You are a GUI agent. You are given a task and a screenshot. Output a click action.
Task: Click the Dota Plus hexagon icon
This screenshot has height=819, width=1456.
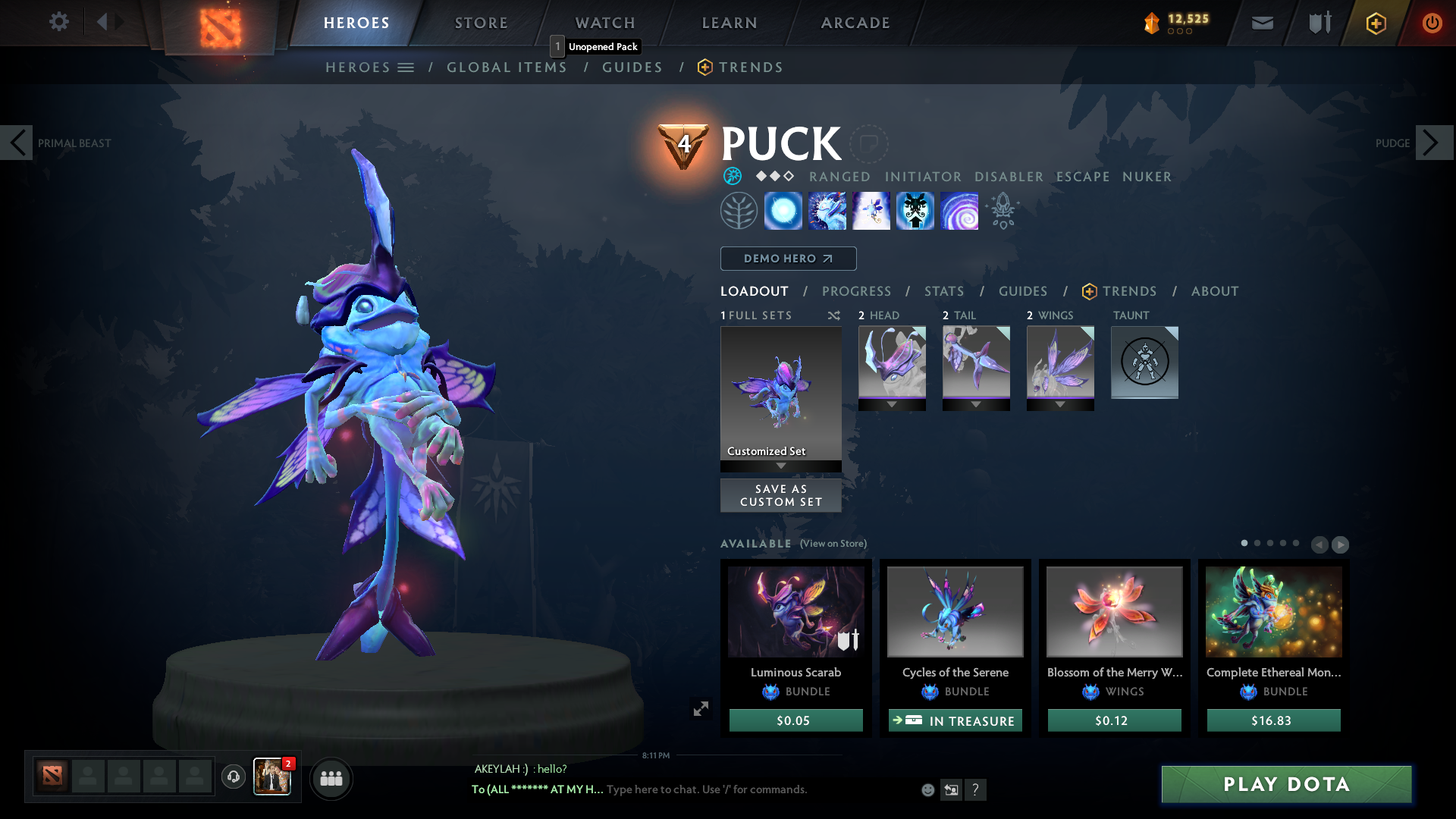click(1375, 23)
